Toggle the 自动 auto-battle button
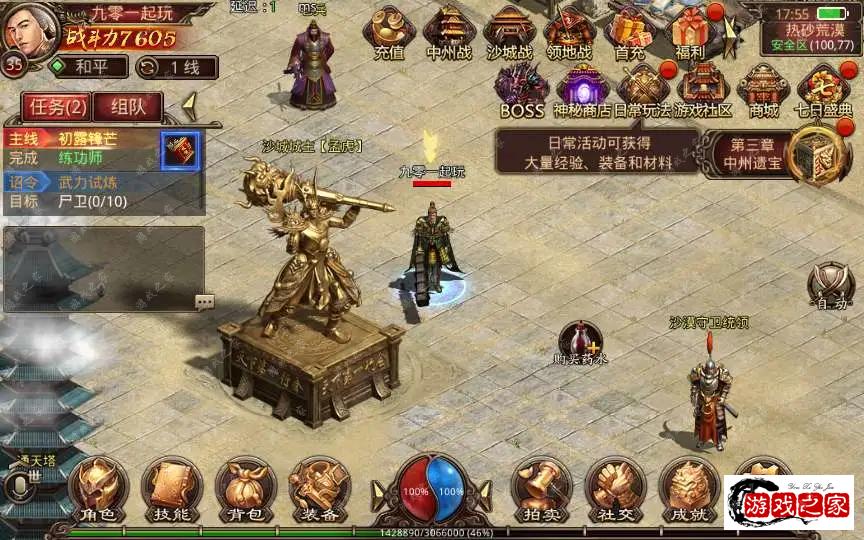The width and height of the screenshot is (864, 540). 831,286
